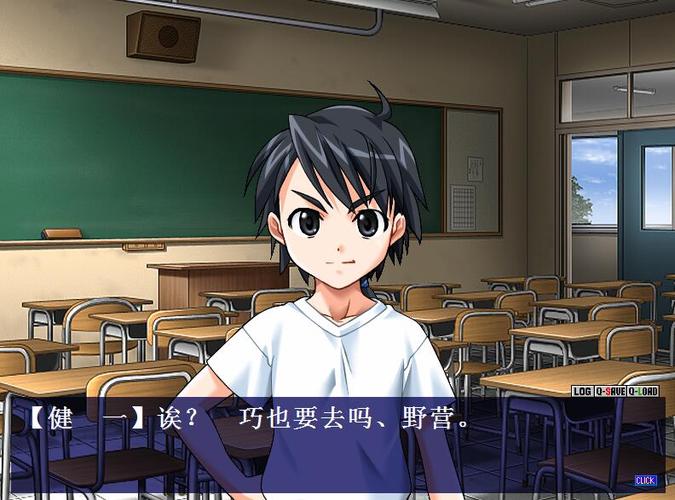Screen dimensions: 675x500
Task: Open the LOG message history
Action: click(x=583, y=391)
